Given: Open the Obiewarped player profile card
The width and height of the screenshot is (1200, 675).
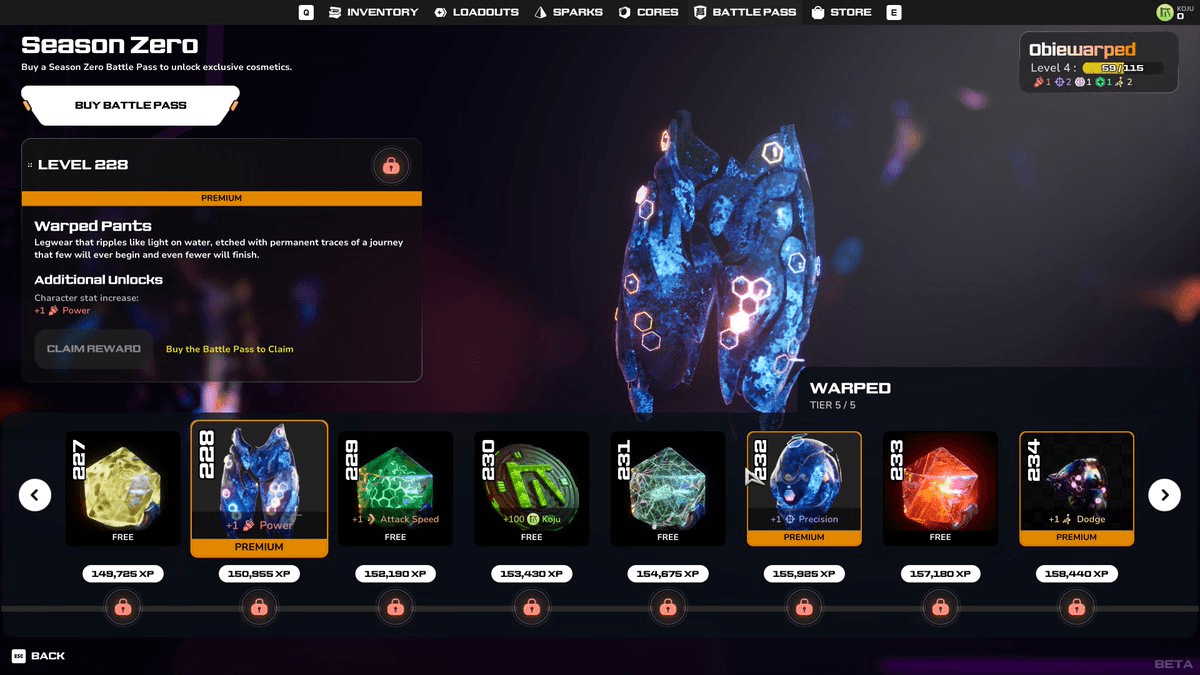Looking at the screenshot, I should point(1097,62).
